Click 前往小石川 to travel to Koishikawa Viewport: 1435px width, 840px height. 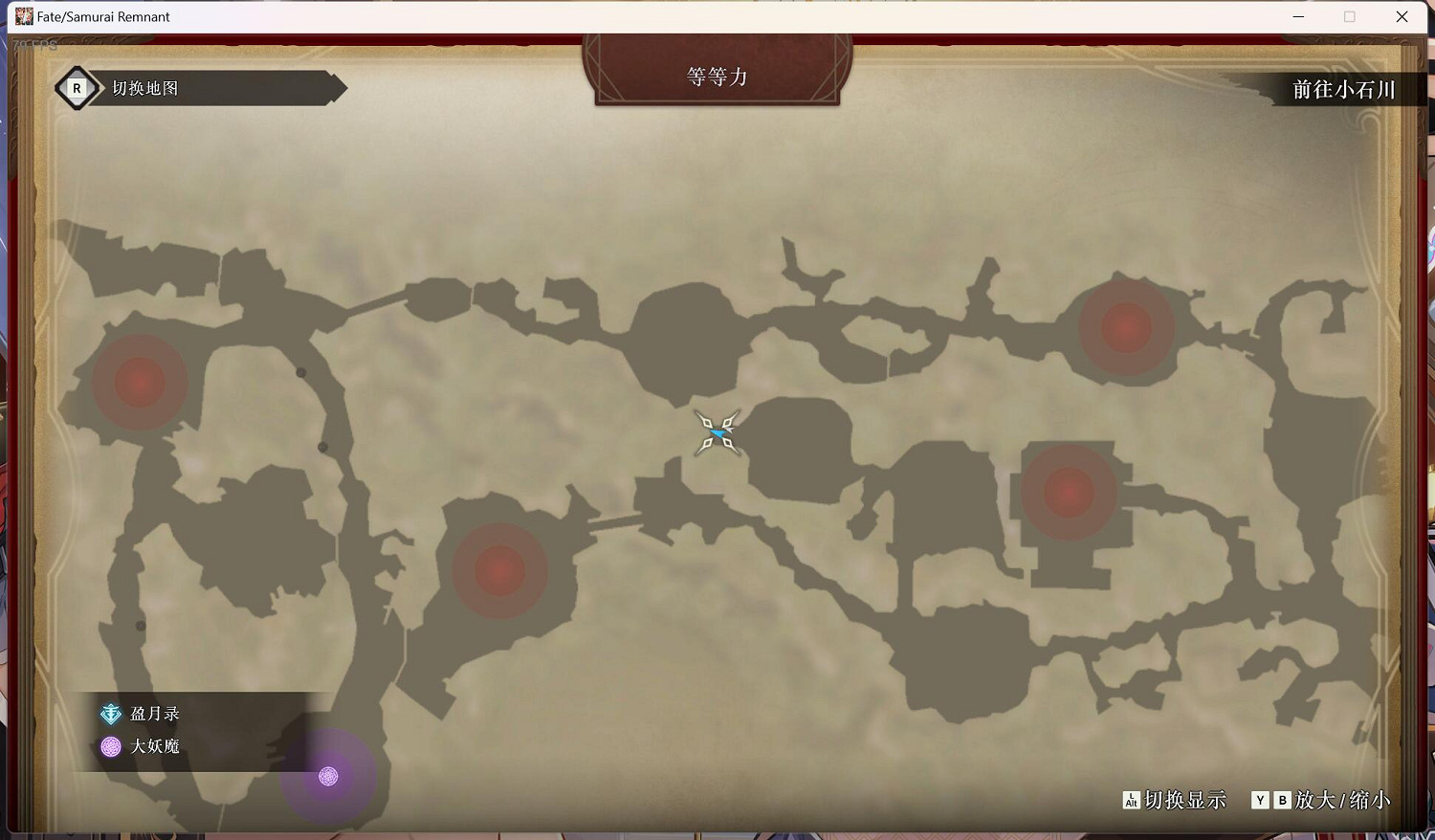pyautogui.click(x=1343, y=90)
